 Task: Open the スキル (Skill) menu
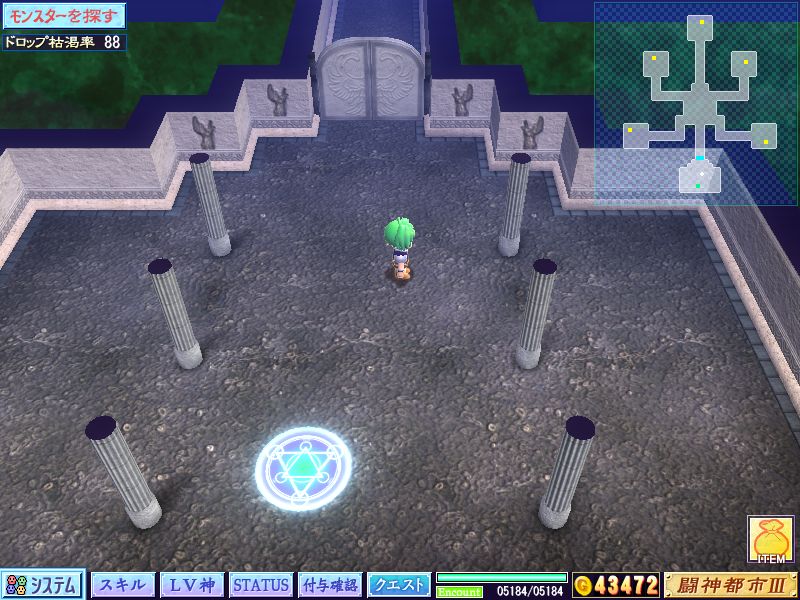pyautogui.click(x=124, y=585)
